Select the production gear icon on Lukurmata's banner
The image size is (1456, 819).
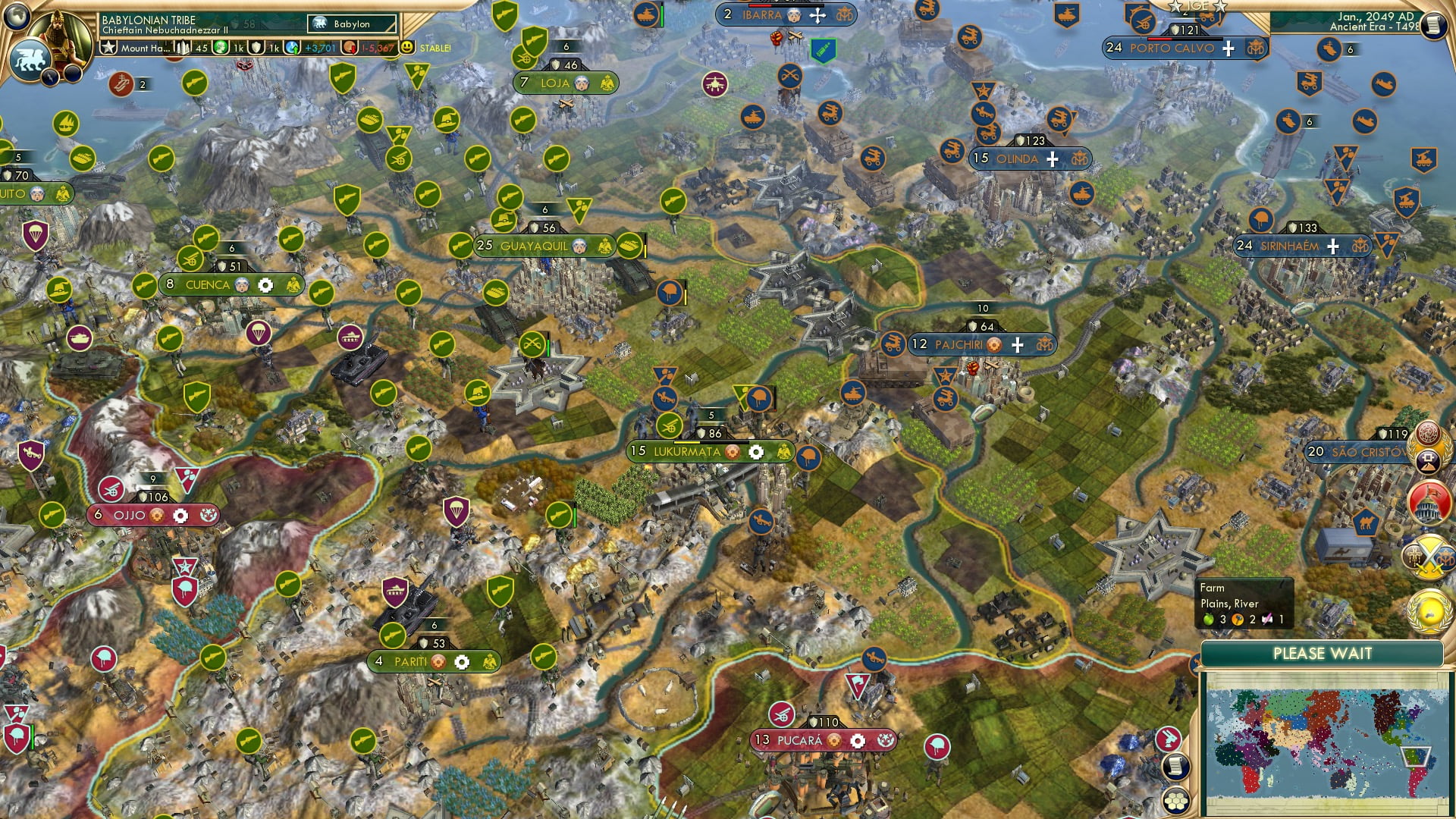pos(756,452)
